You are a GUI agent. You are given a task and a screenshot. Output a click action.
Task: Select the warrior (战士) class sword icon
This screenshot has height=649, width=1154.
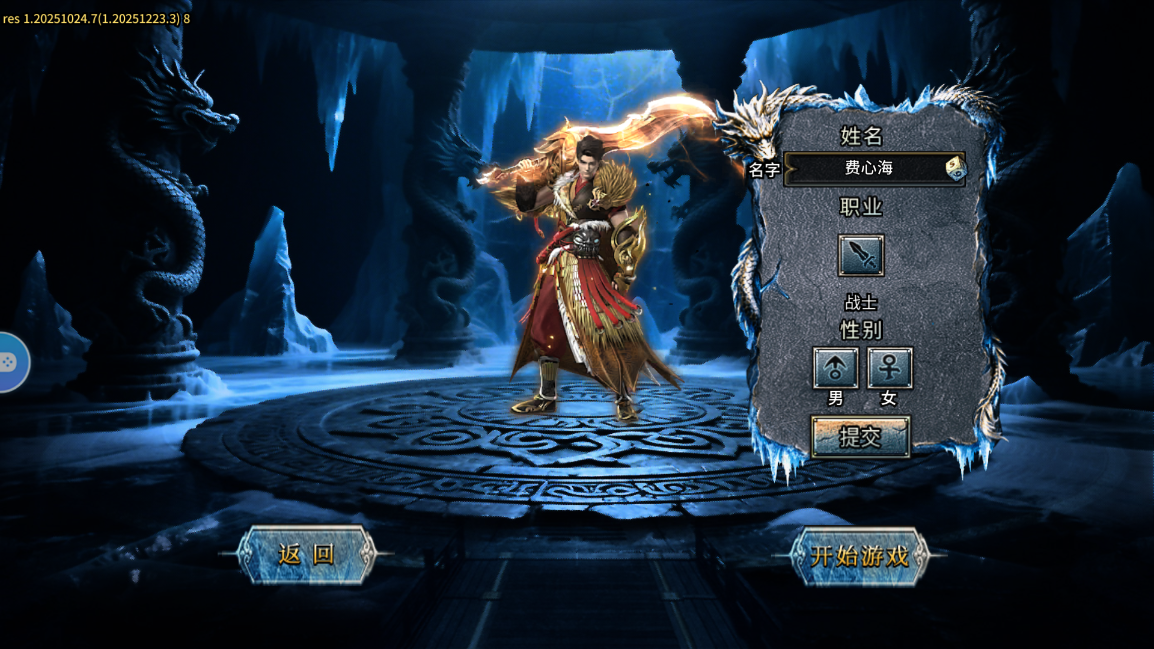(860, 256)
